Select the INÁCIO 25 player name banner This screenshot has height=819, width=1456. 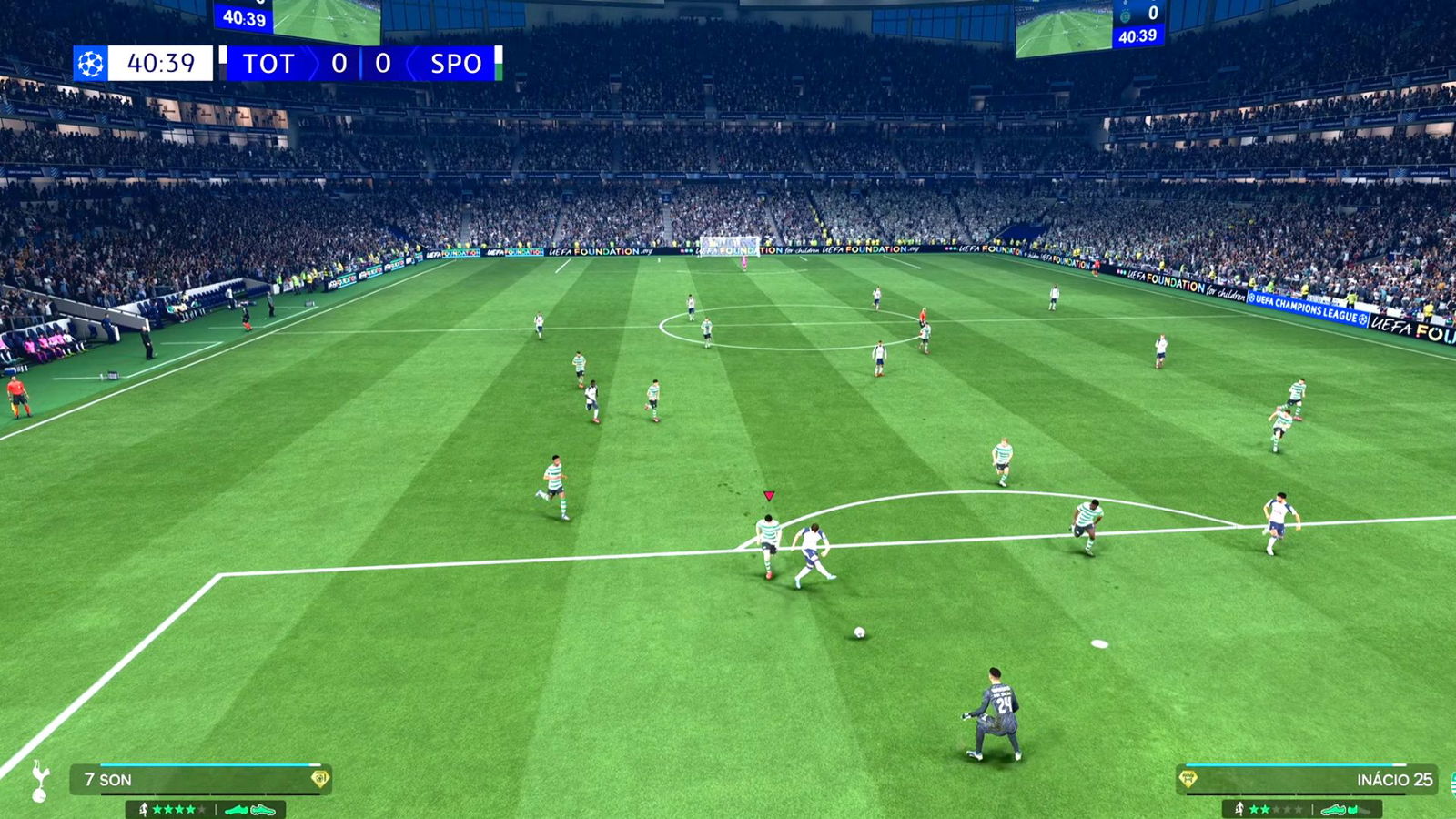coord(1394,780)
